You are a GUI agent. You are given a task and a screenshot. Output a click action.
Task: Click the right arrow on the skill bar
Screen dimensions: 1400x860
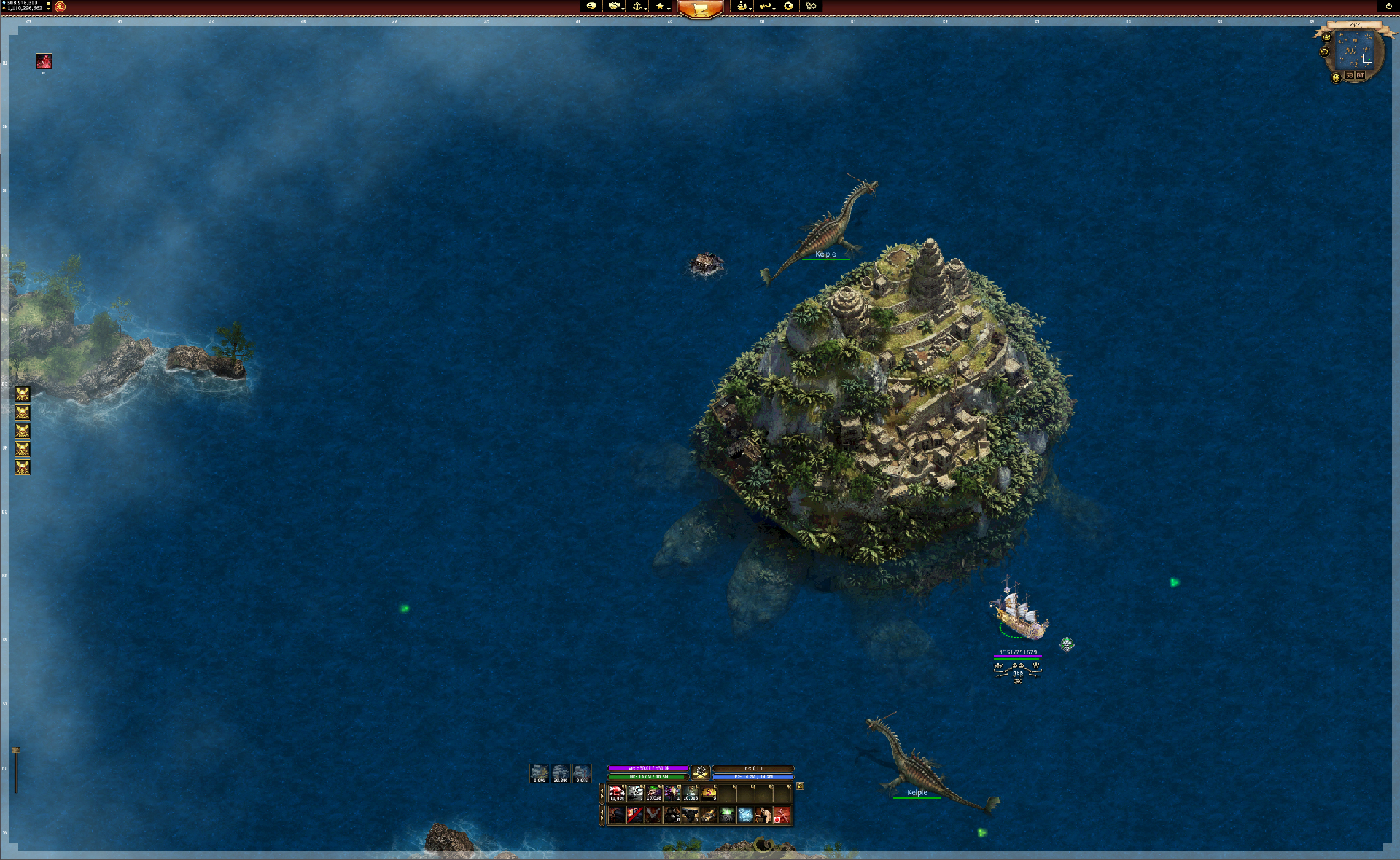[602, 818]
